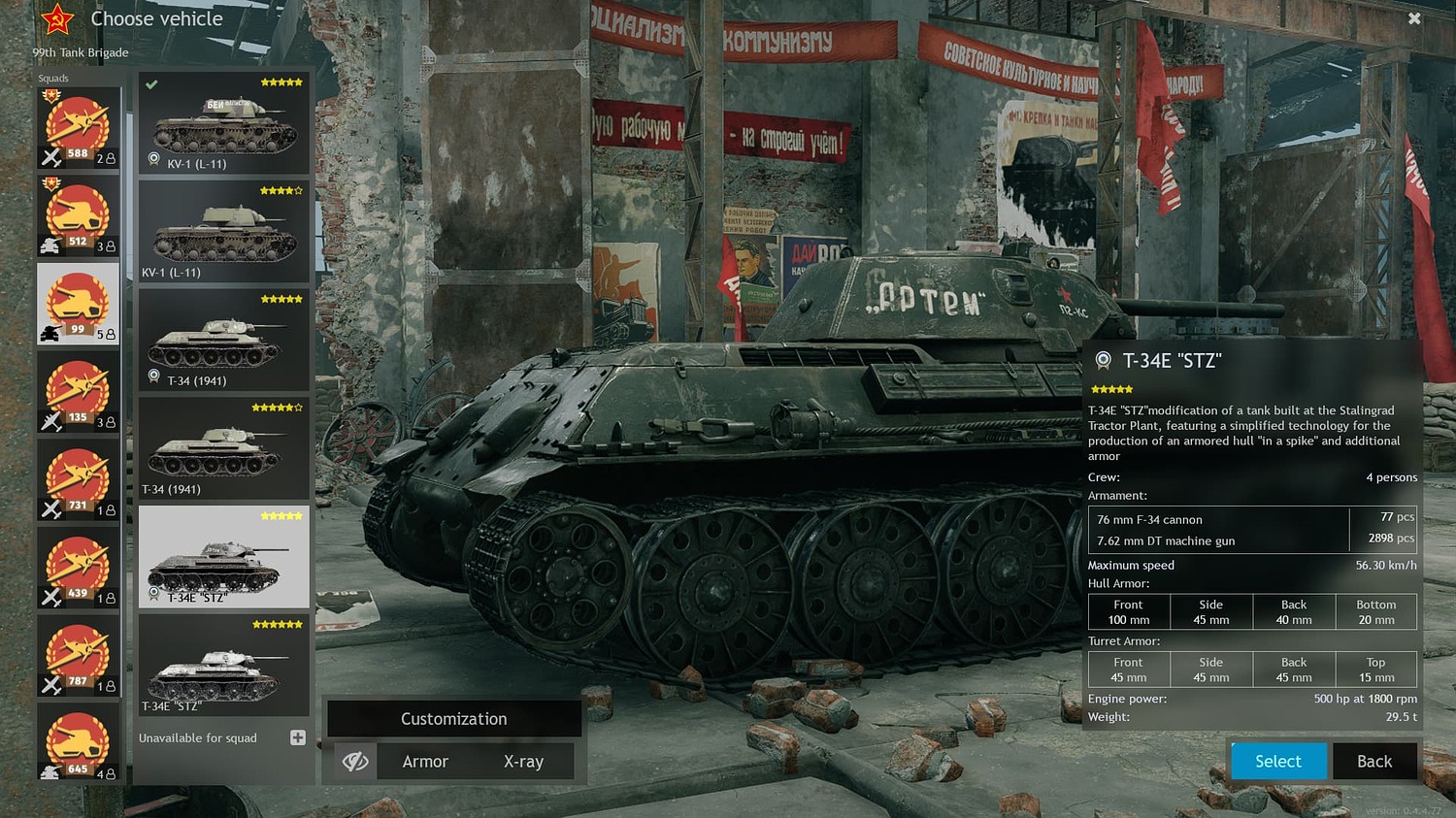This screenshot has height=818, width=1456.
Task: Show the Armor view
Action: [x=425, y=762]
